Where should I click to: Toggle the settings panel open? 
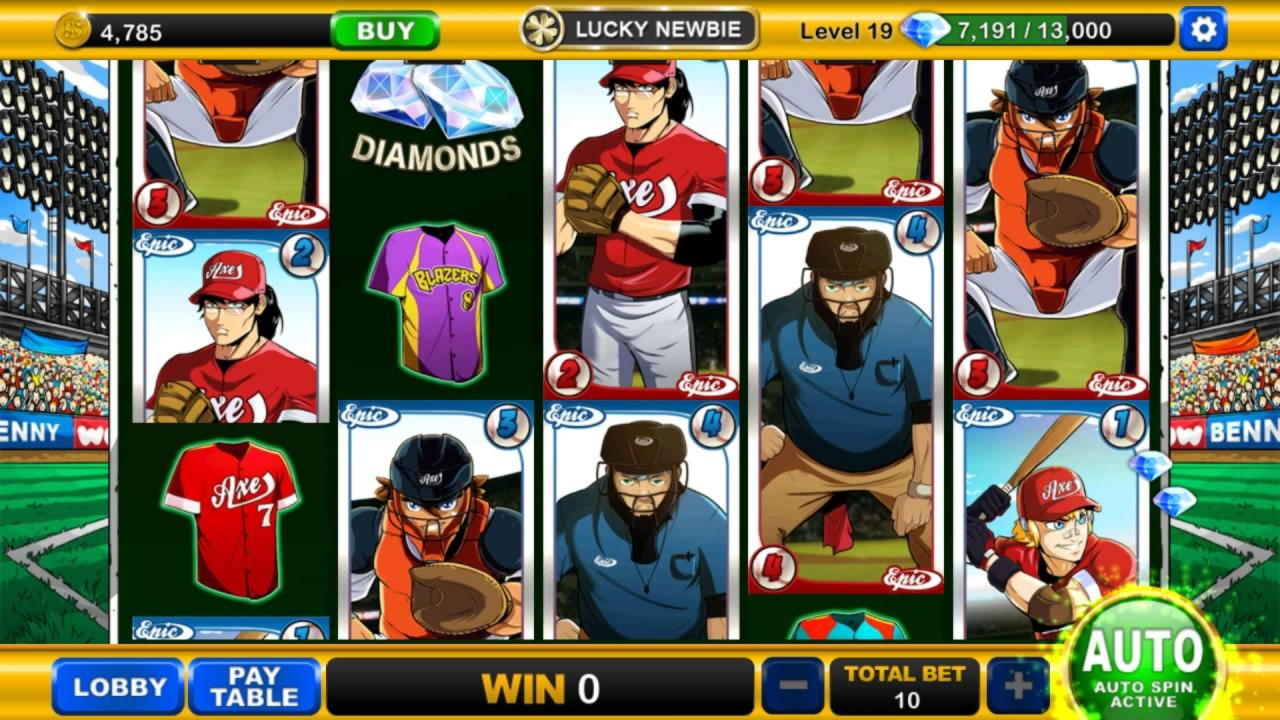[x=1202, y=29]
